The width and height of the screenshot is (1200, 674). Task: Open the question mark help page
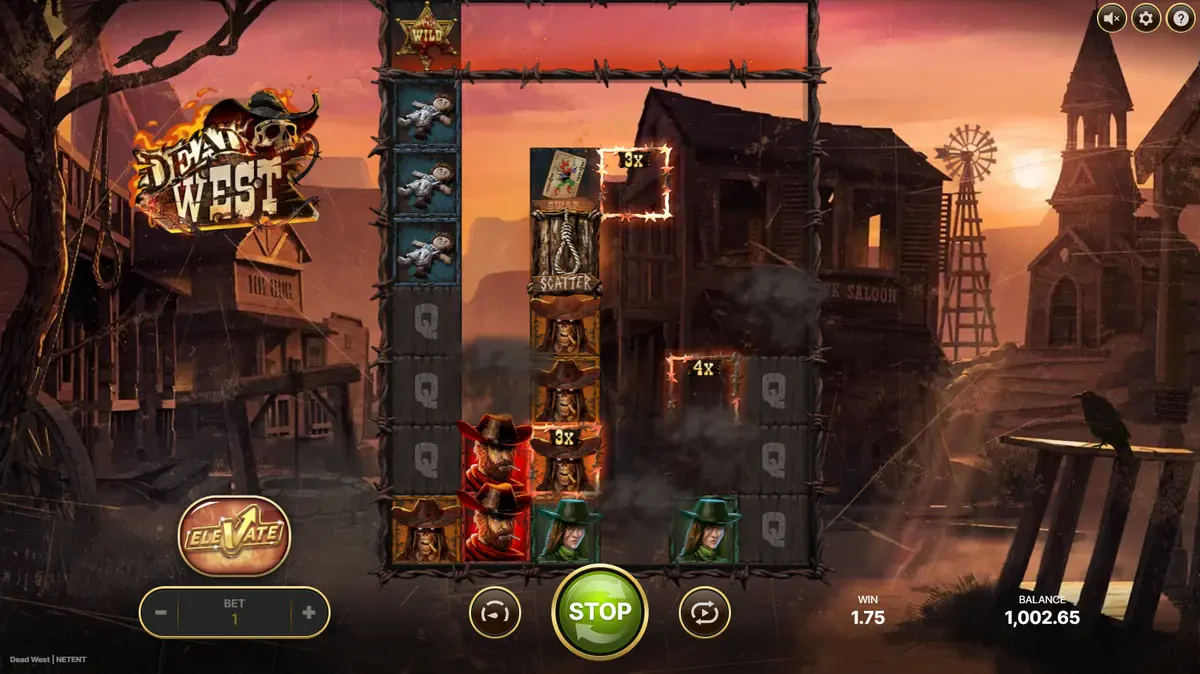[1180, 18]
